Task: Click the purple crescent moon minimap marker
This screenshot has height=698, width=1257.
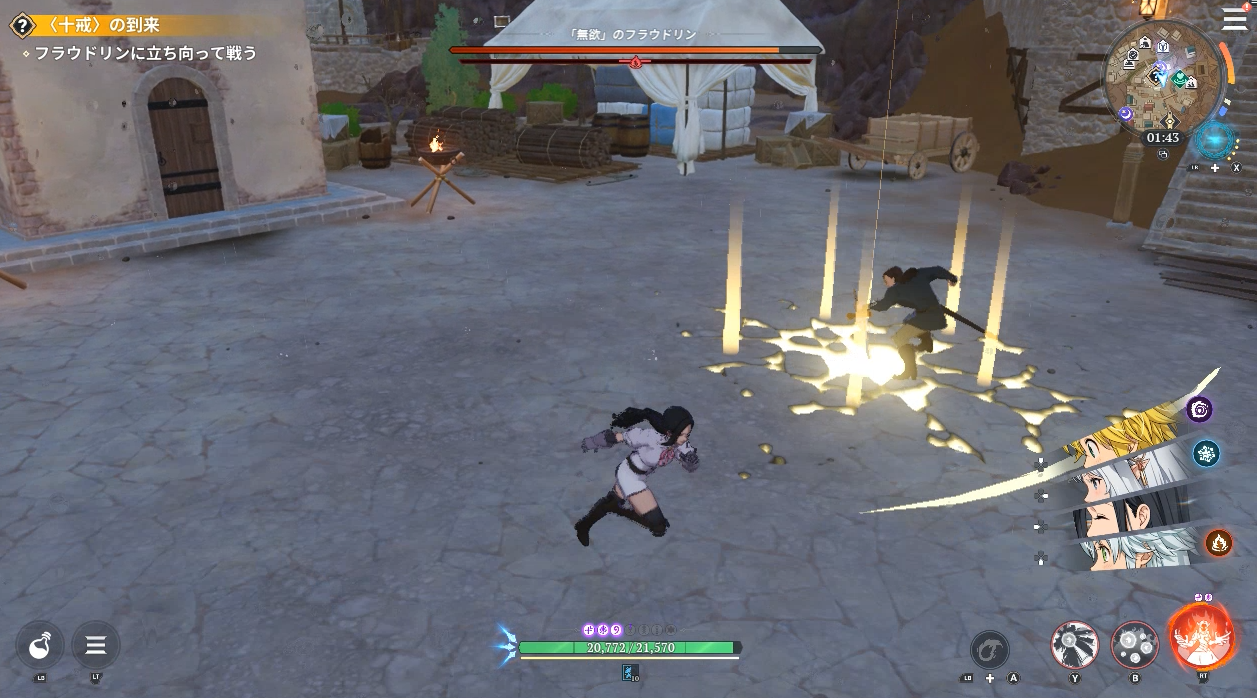Action: (1125, 114)
